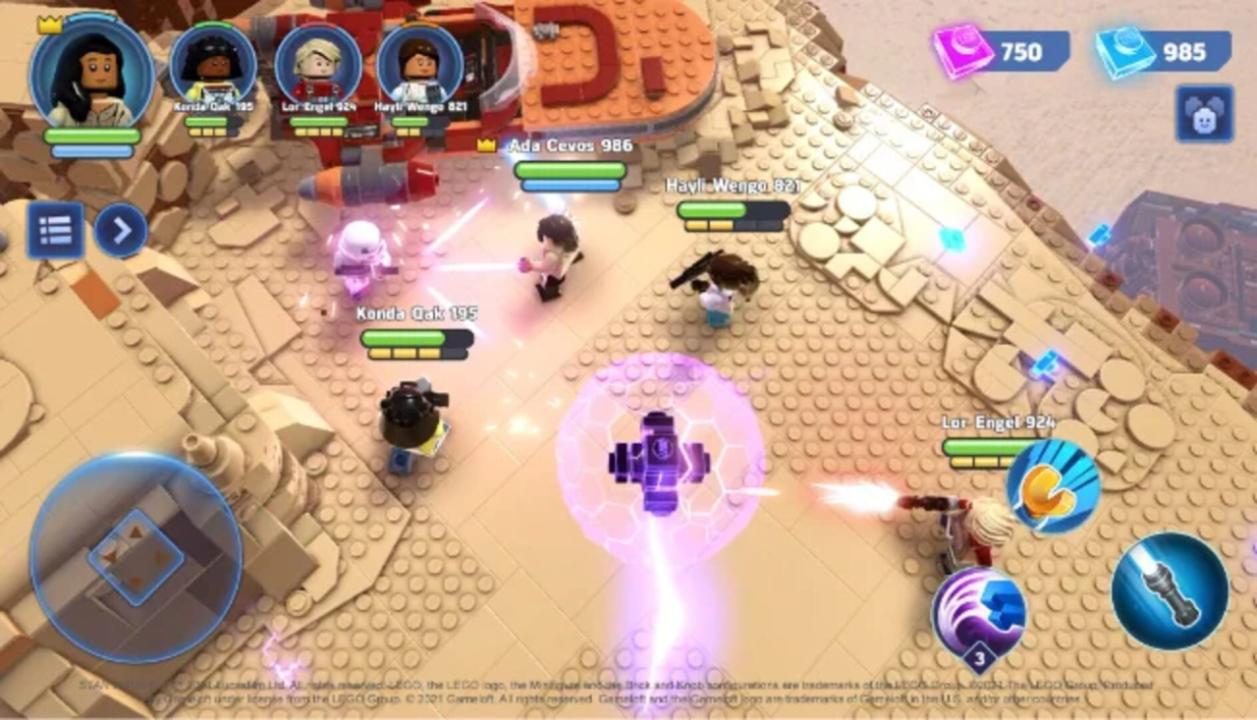Tap the virtual movement joystick

(x=135, y=556)
